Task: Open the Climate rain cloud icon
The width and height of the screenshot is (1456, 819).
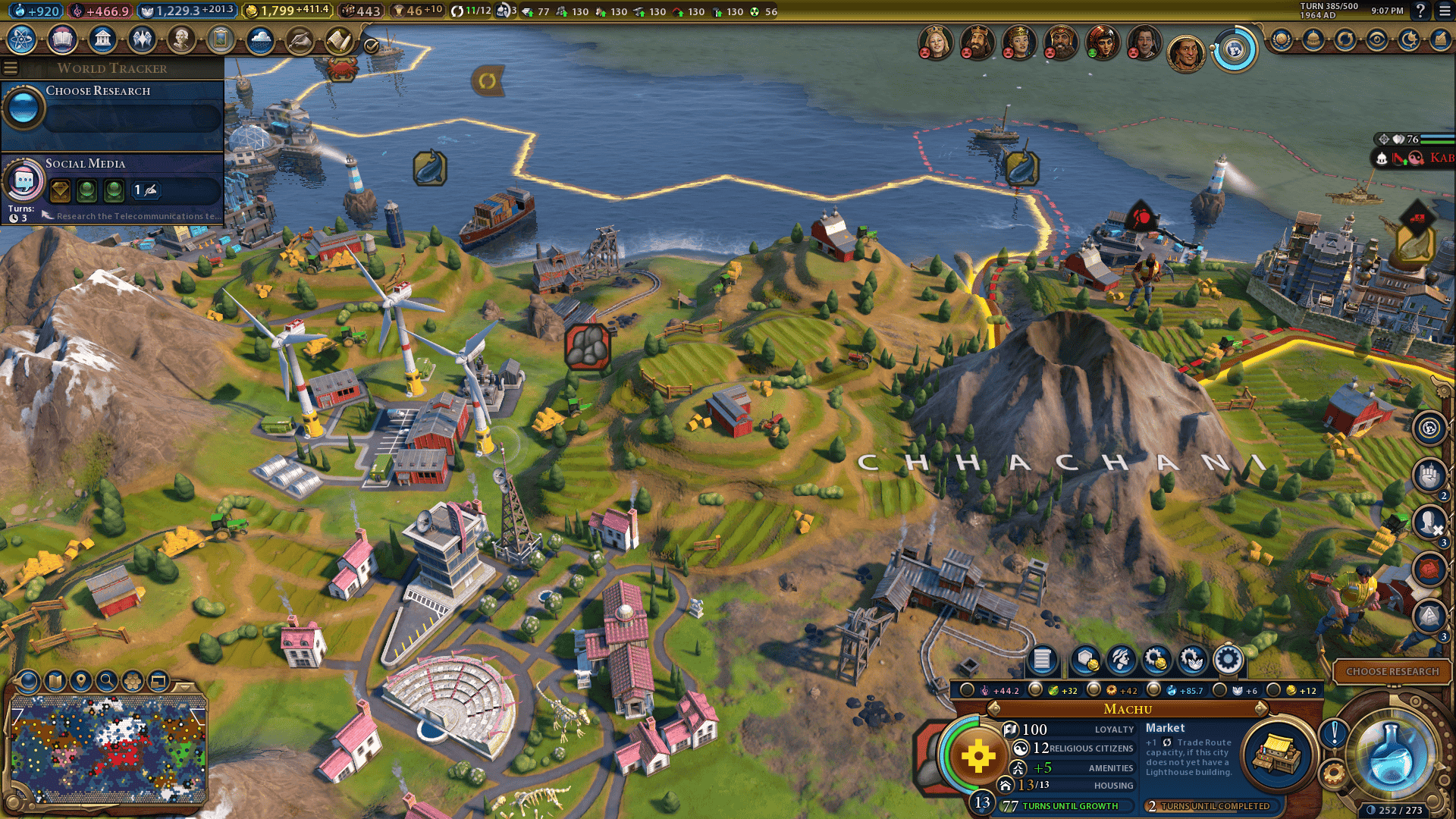Action: (260, 39)
